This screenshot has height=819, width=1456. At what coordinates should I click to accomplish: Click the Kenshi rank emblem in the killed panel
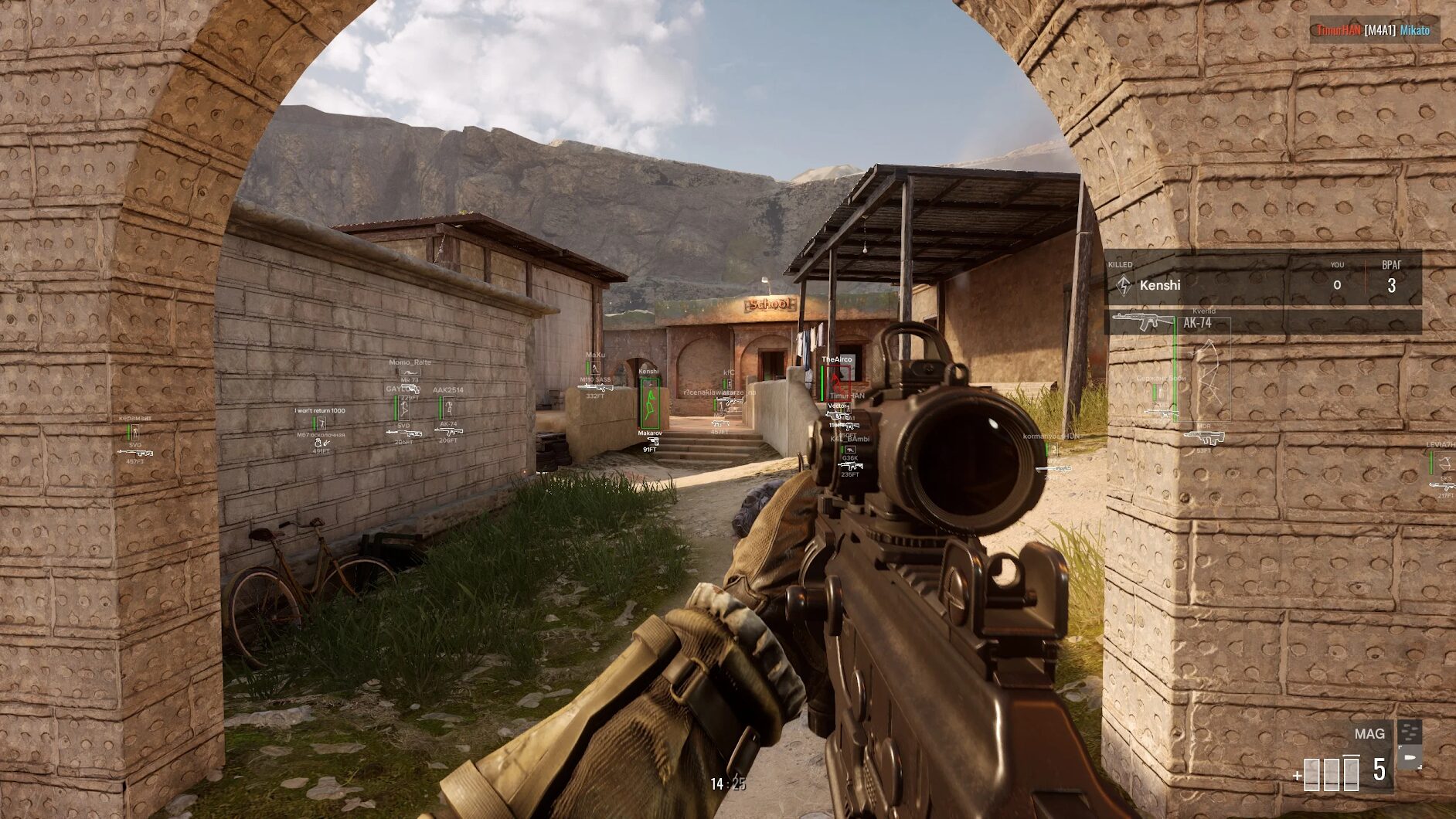tap(1124, 285)
